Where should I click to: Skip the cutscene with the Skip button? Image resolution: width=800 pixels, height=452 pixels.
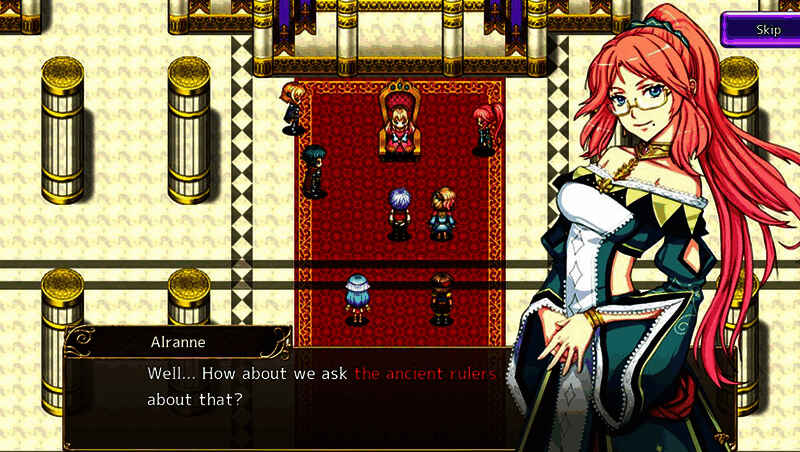tap(767, 28)
